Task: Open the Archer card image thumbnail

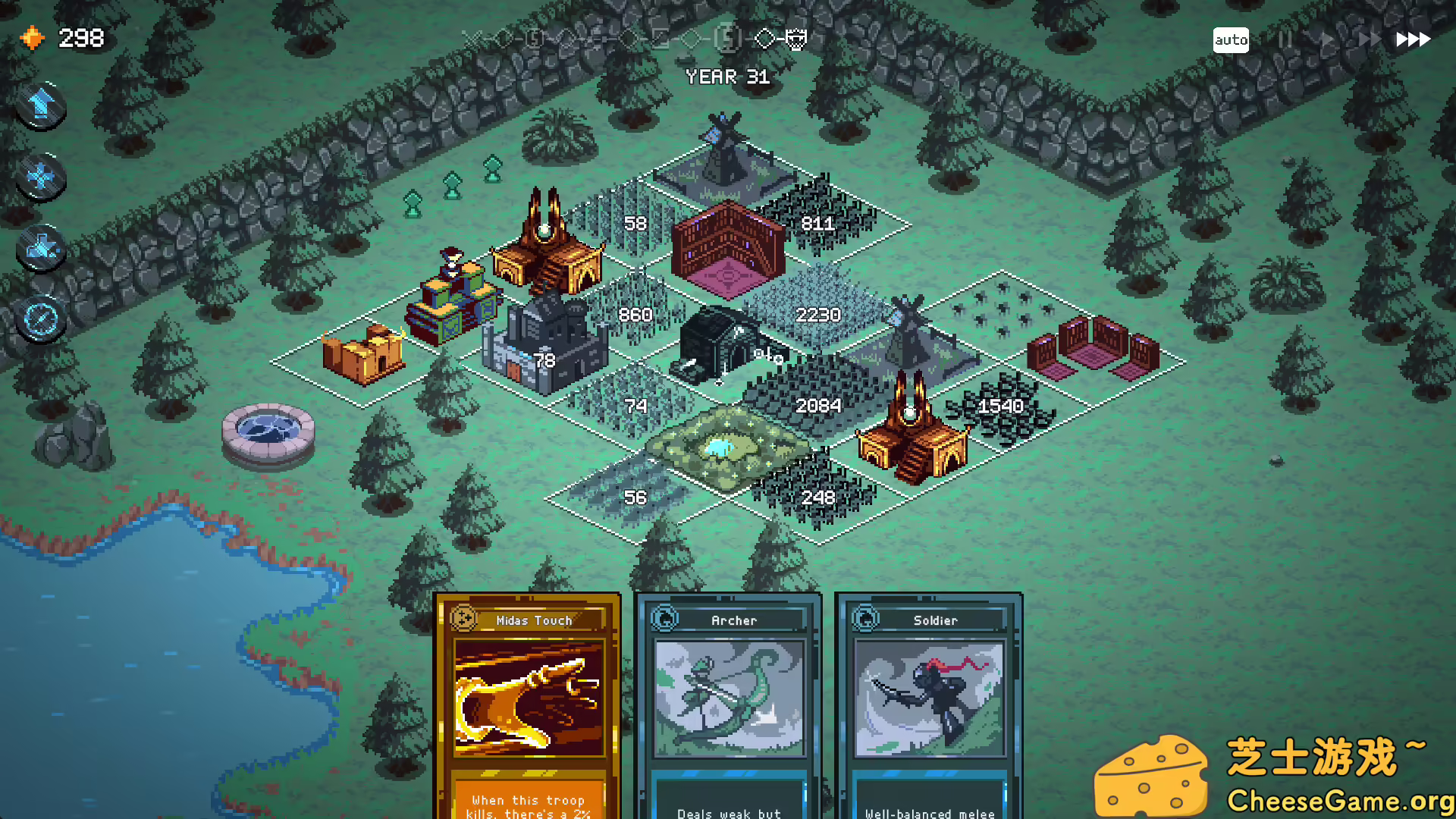Action: tap(729, 698)
